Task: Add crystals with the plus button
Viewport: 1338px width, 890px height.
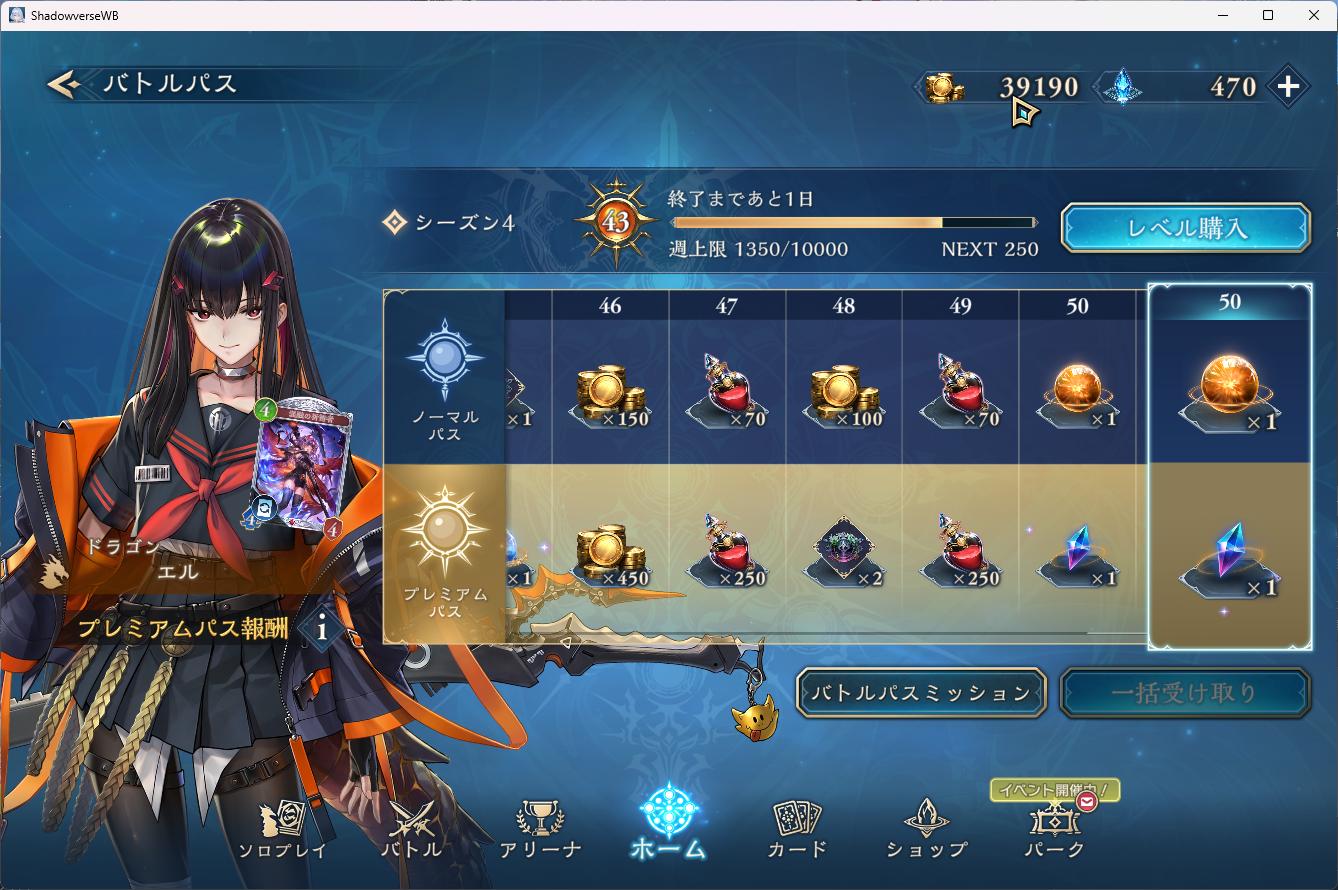Action: [1288, 87]
